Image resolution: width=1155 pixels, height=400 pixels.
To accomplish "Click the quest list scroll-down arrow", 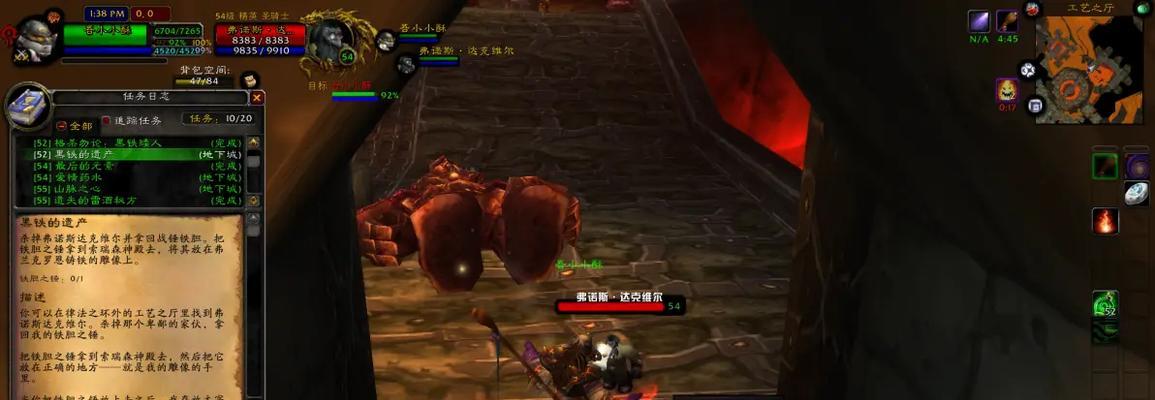I will (254, 200).
